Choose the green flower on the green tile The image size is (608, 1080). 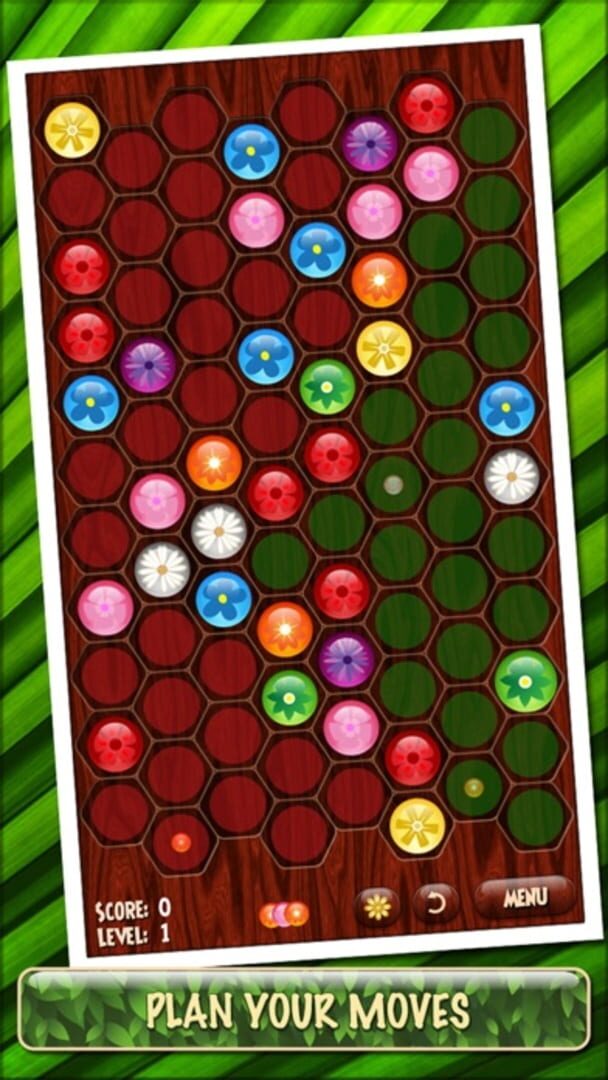pyautogui.click(x=526, y=681)
